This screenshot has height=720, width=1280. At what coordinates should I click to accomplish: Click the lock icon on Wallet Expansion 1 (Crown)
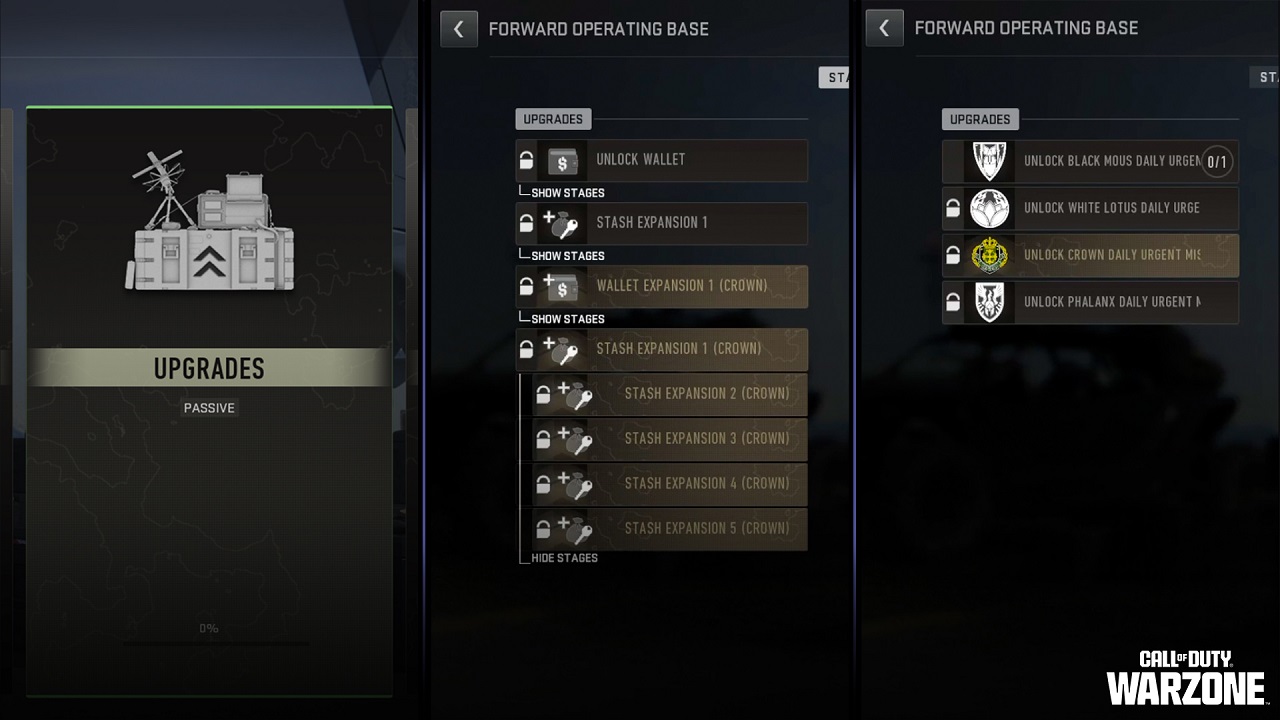tap(527, 286)
